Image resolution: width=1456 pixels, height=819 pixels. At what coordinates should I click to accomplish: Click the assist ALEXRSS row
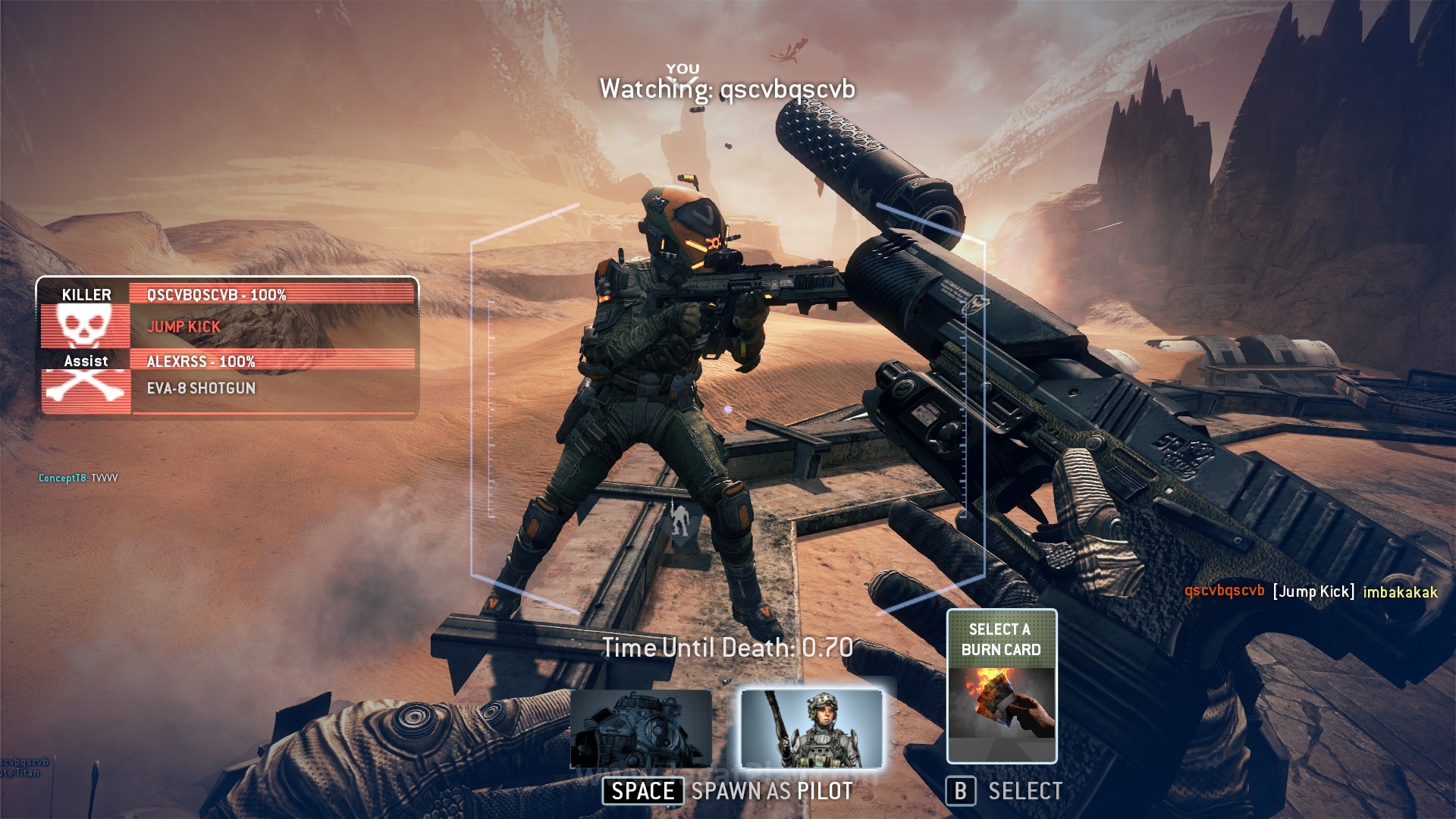[x=271, y=361]
